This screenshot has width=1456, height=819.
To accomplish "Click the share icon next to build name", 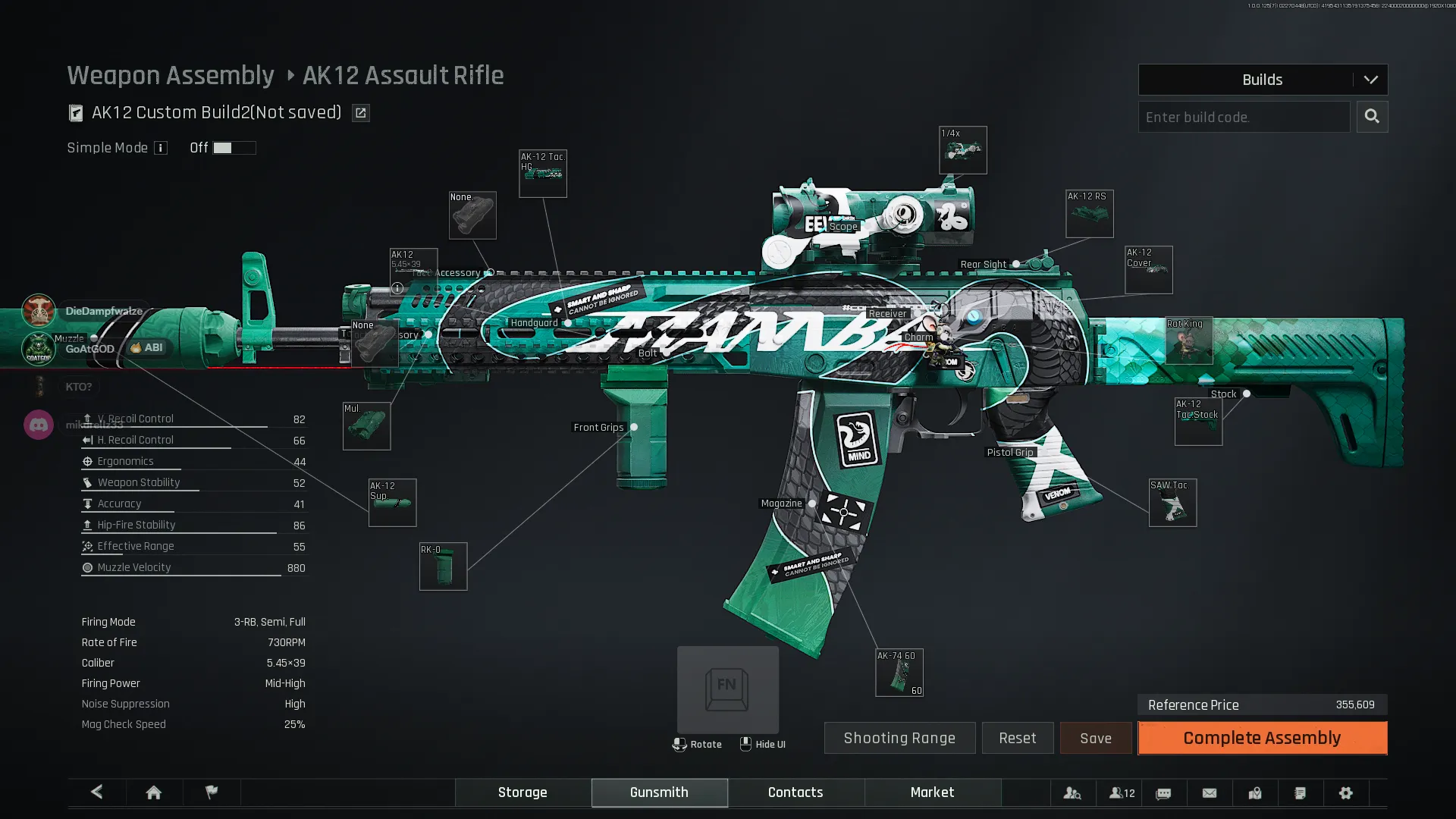I will pos(360,112).
